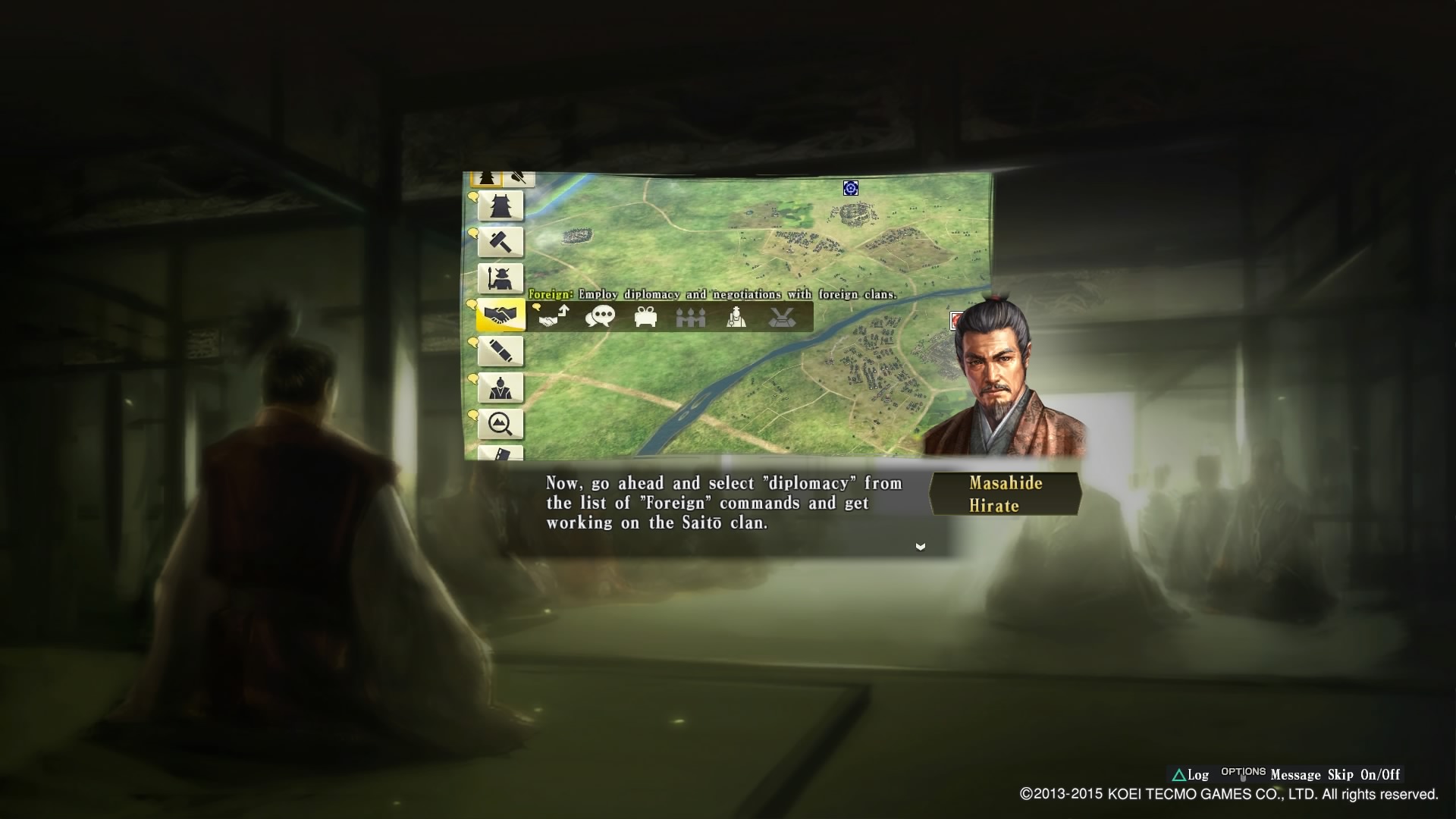This screenshot has height=819, width=1456.
Task: Open the Construction hammer command
Action: click(500, 242)
